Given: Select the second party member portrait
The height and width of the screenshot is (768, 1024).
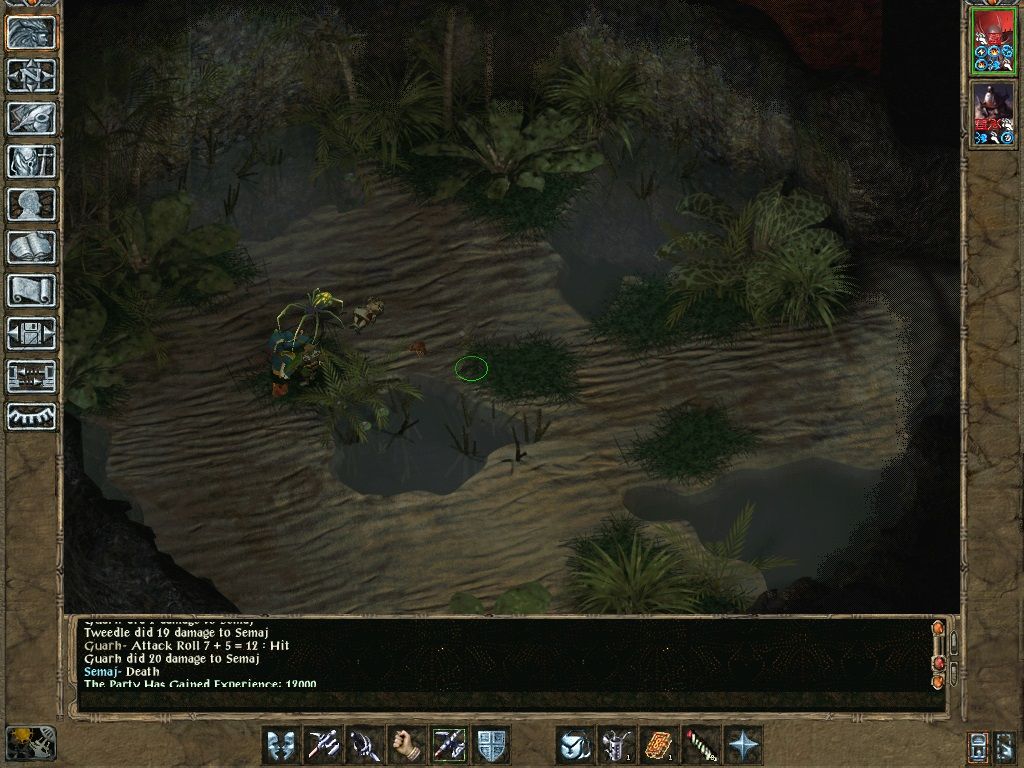Looking at the screenshot, I should coord(993,114).
